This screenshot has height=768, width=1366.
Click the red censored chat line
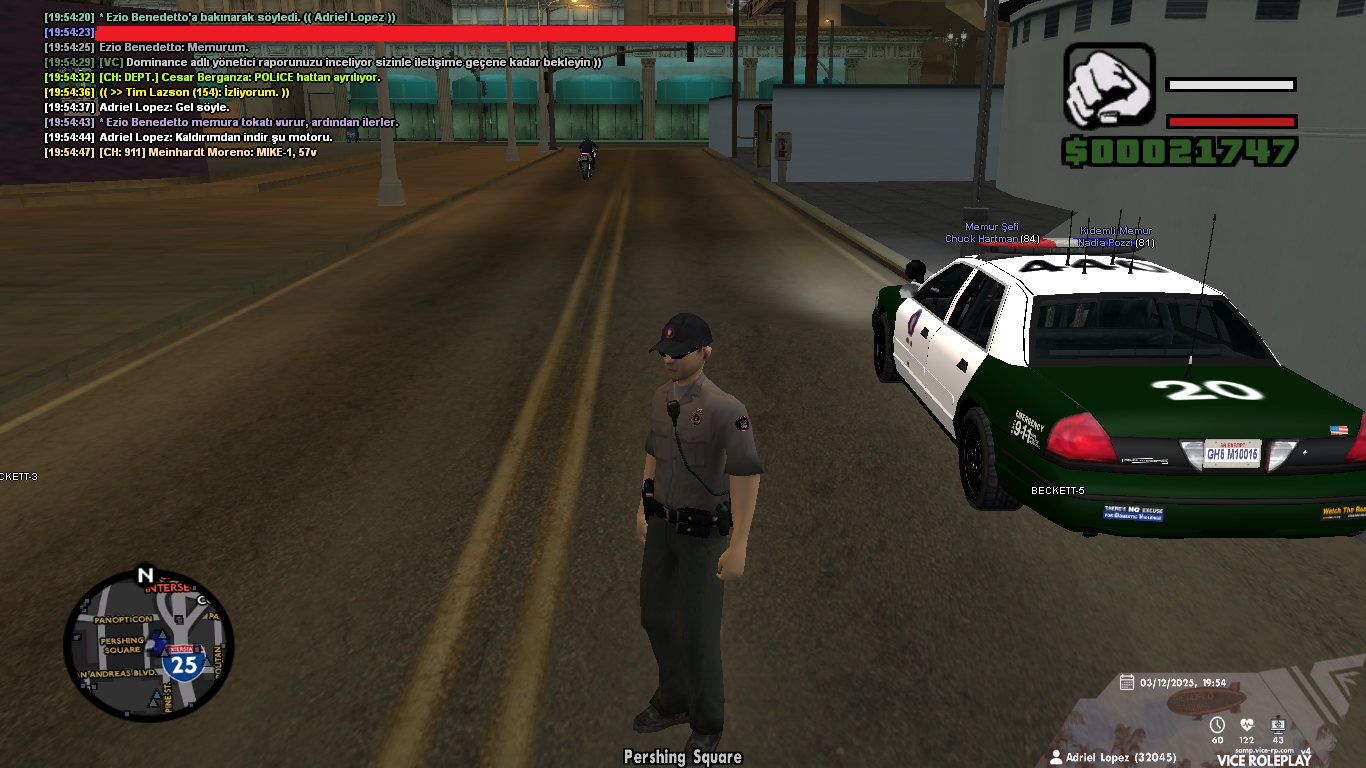pyautogui.click(x=414, y=33)
